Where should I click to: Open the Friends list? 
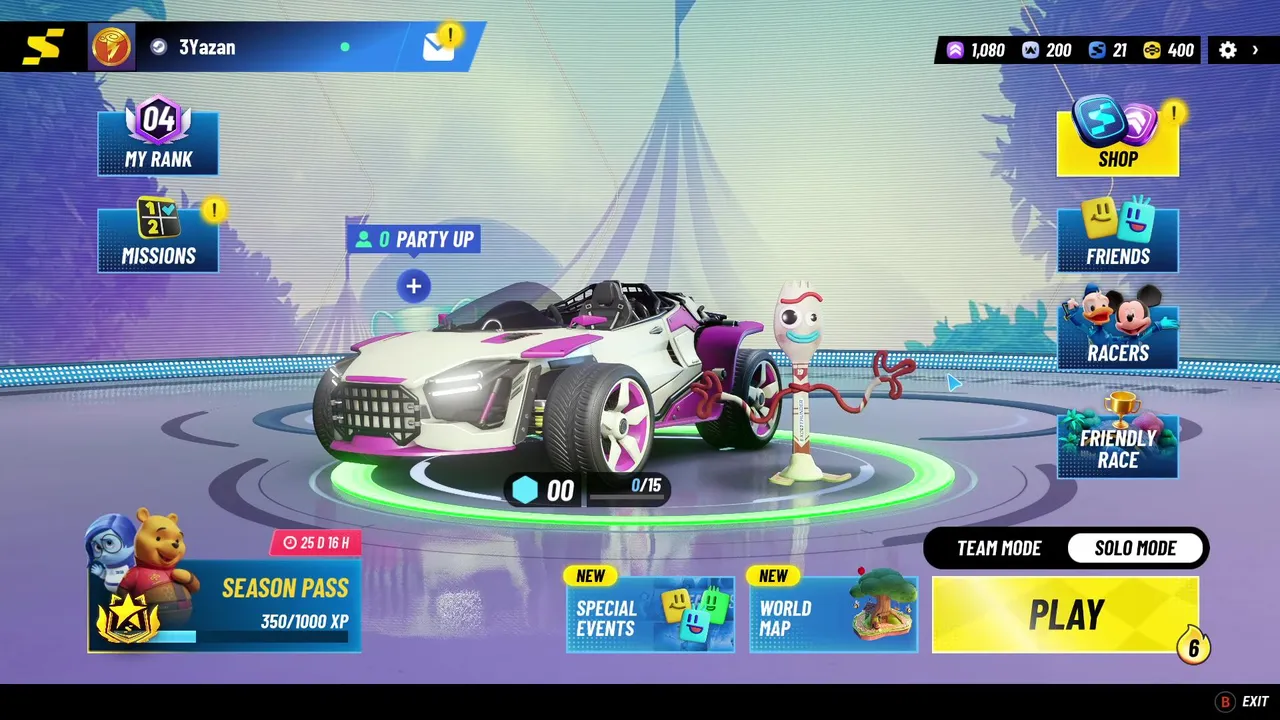click(1117, 240)
